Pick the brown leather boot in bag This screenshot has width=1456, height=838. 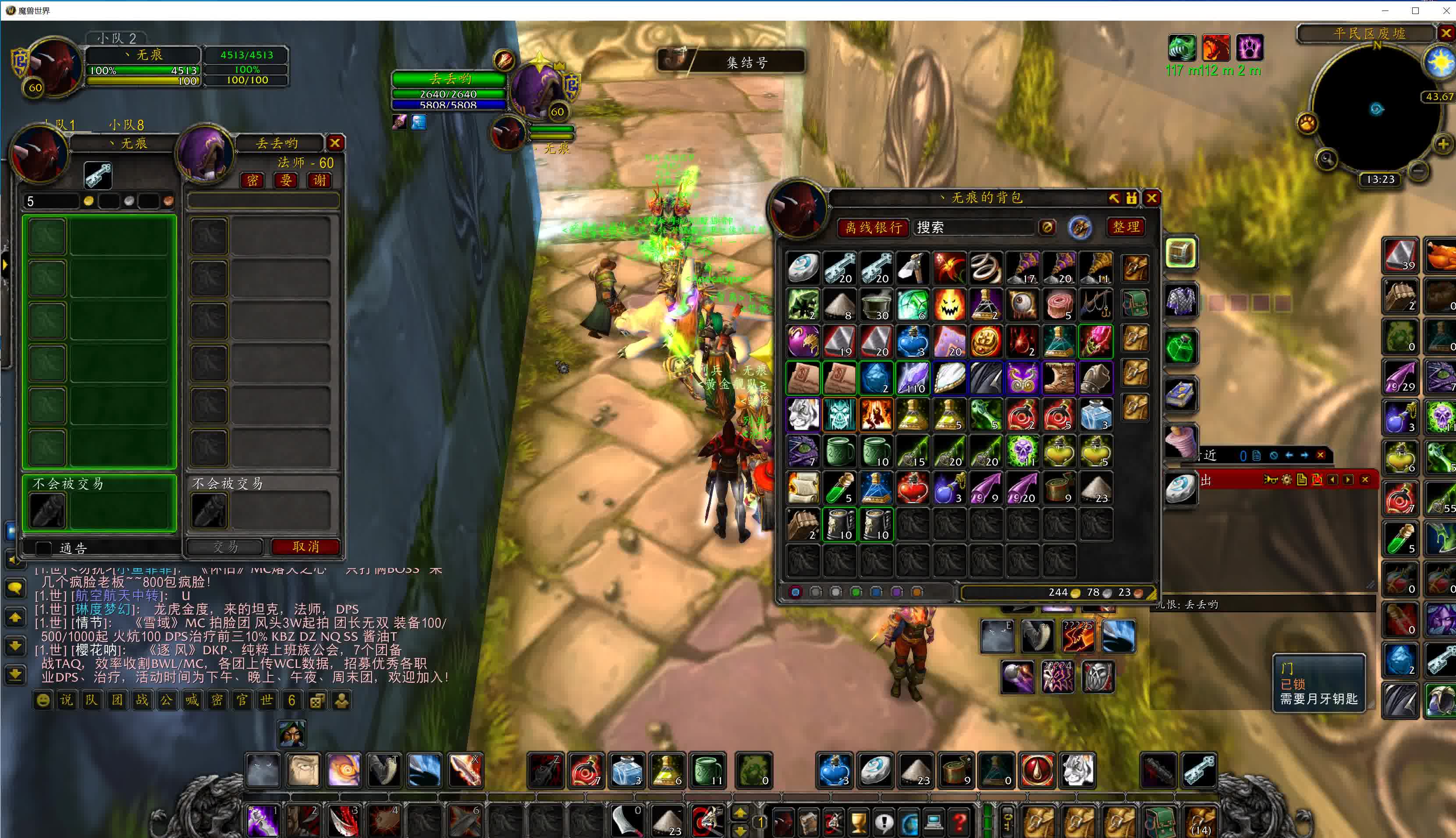[1059, 378]
